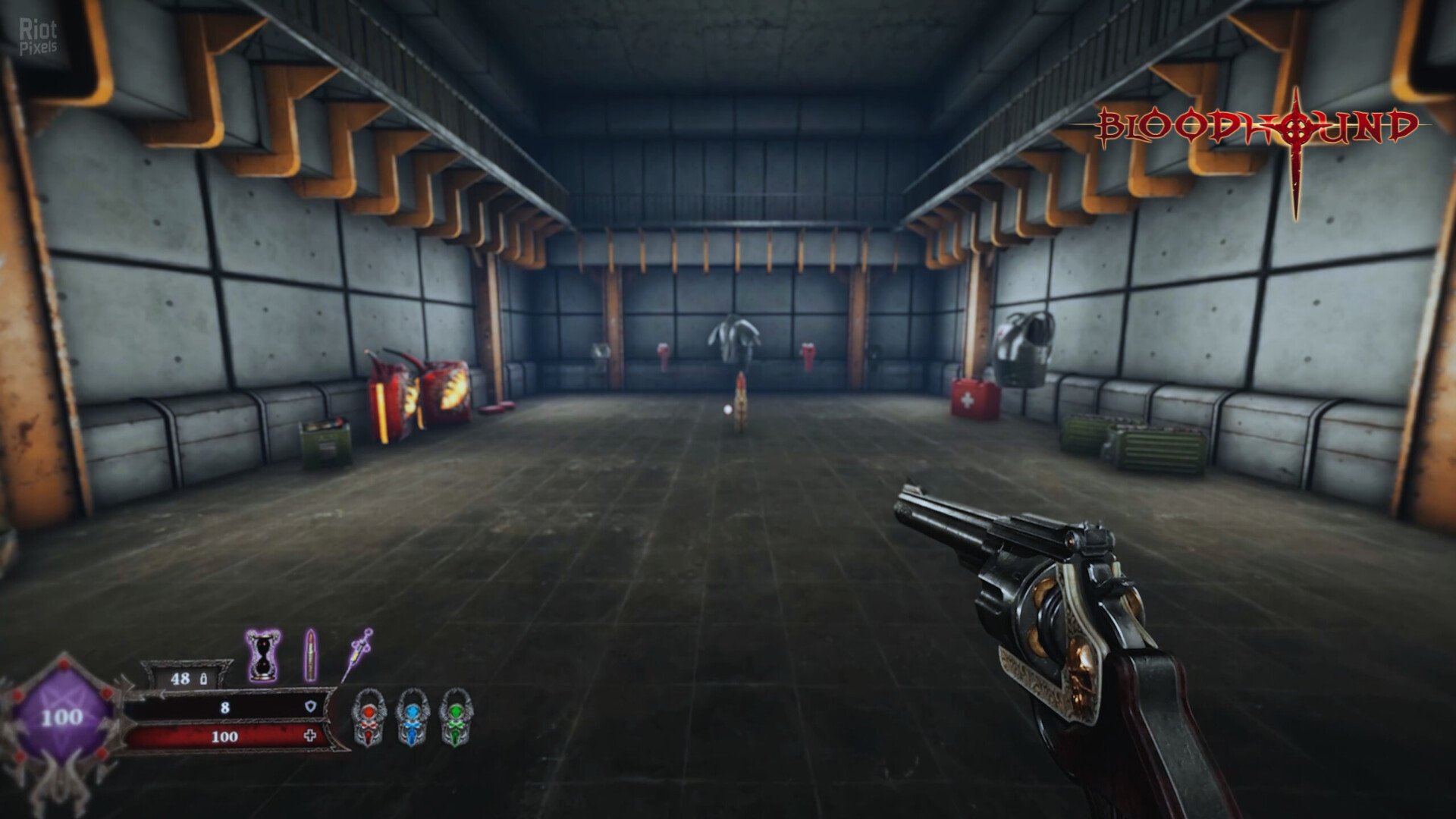The image size is (1456, 819).
Task: Use the purple syringe power-up icon
Action: 356,654
